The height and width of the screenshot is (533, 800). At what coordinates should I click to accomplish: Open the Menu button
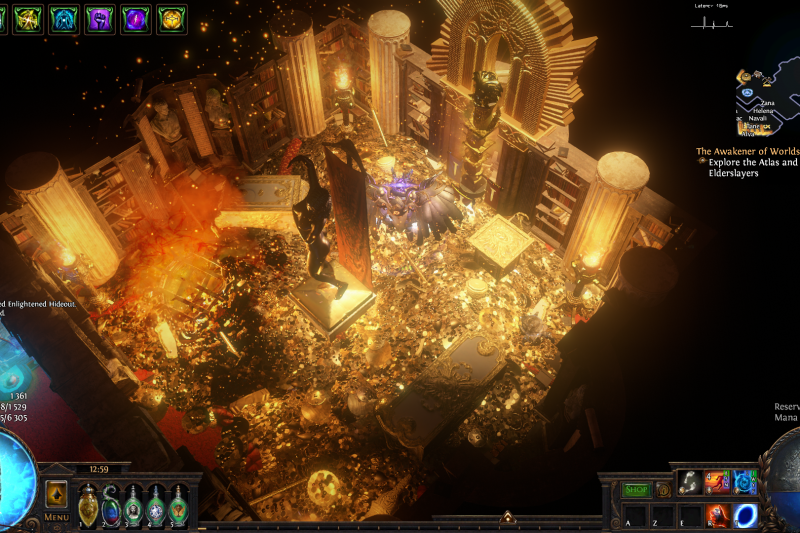coord(56,517)
